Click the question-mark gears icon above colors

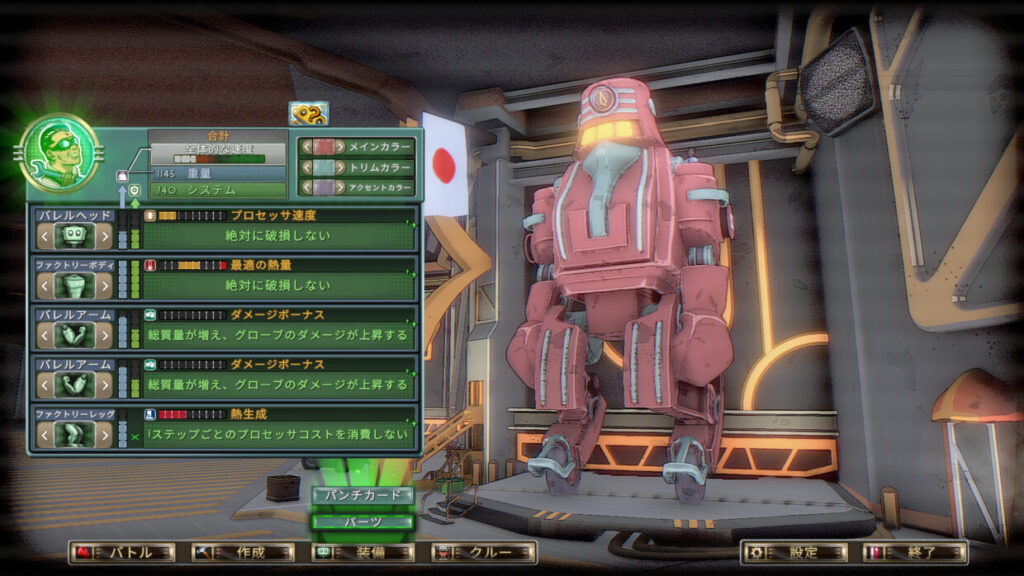308,115
